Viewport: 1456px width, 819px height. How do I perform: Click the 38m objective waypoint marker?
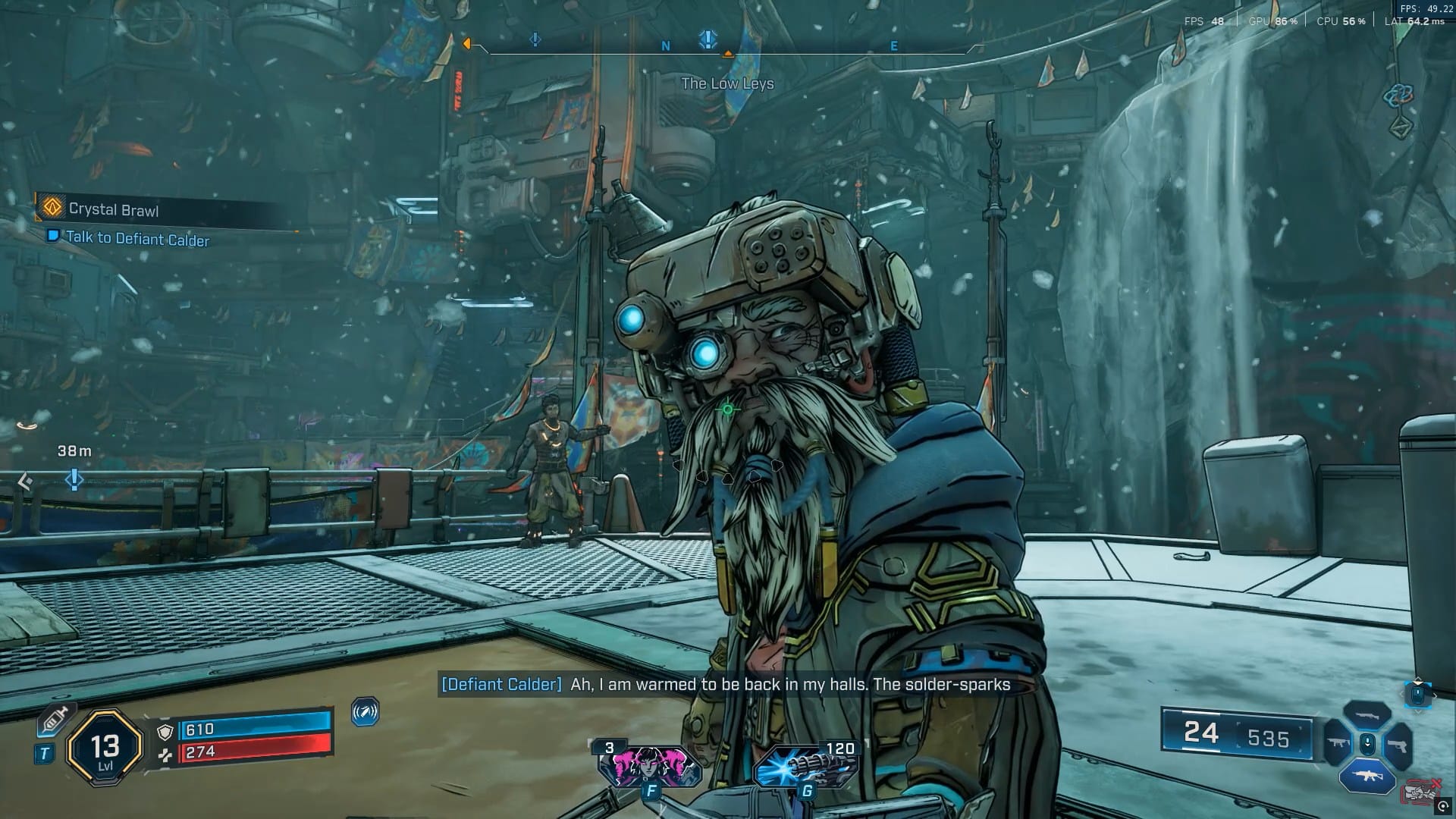click(74, 479)
